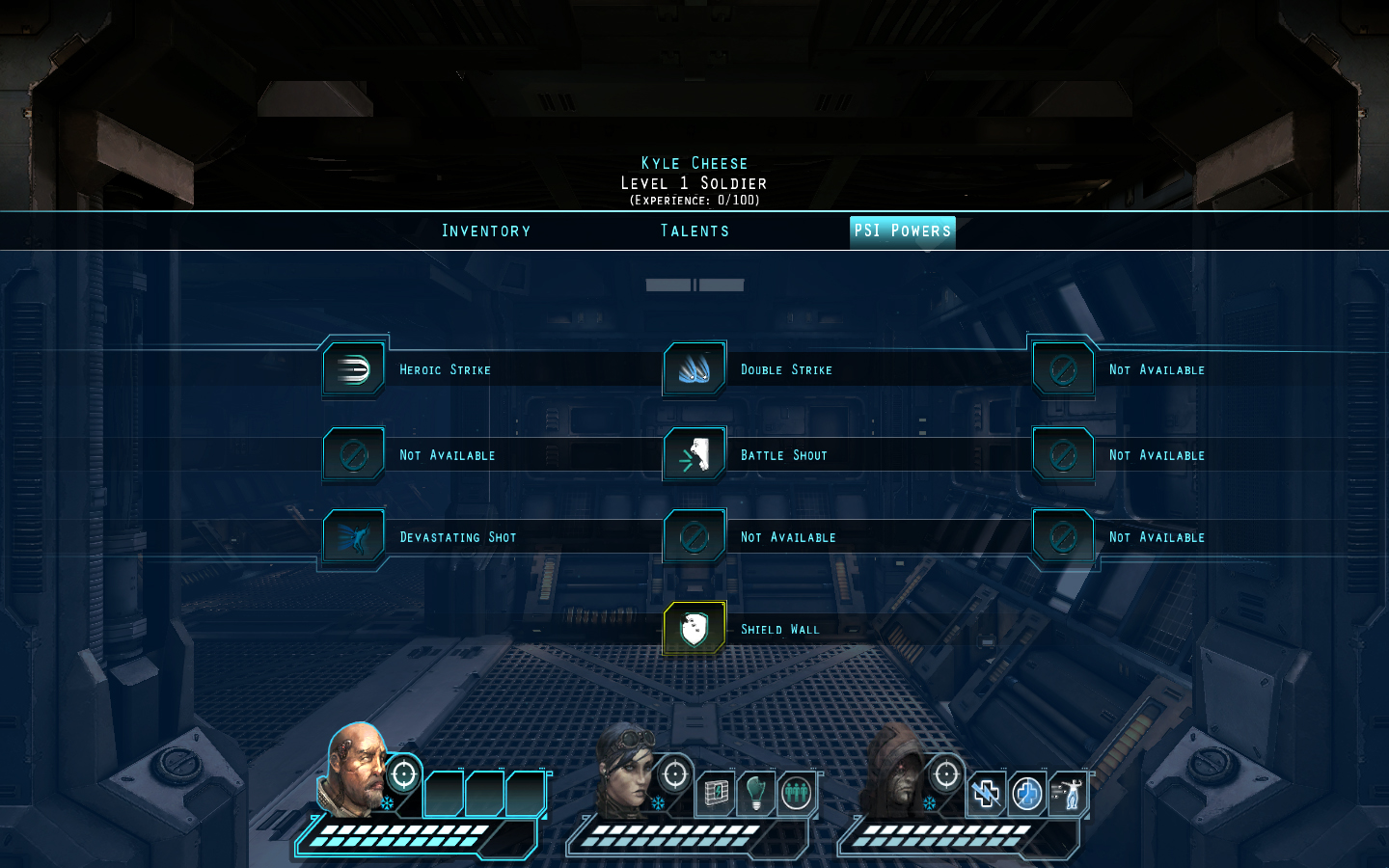Open the targeting reticle next to Kyle's portrait
This screenshot has height=868, width=1389.
pos(403,773)
